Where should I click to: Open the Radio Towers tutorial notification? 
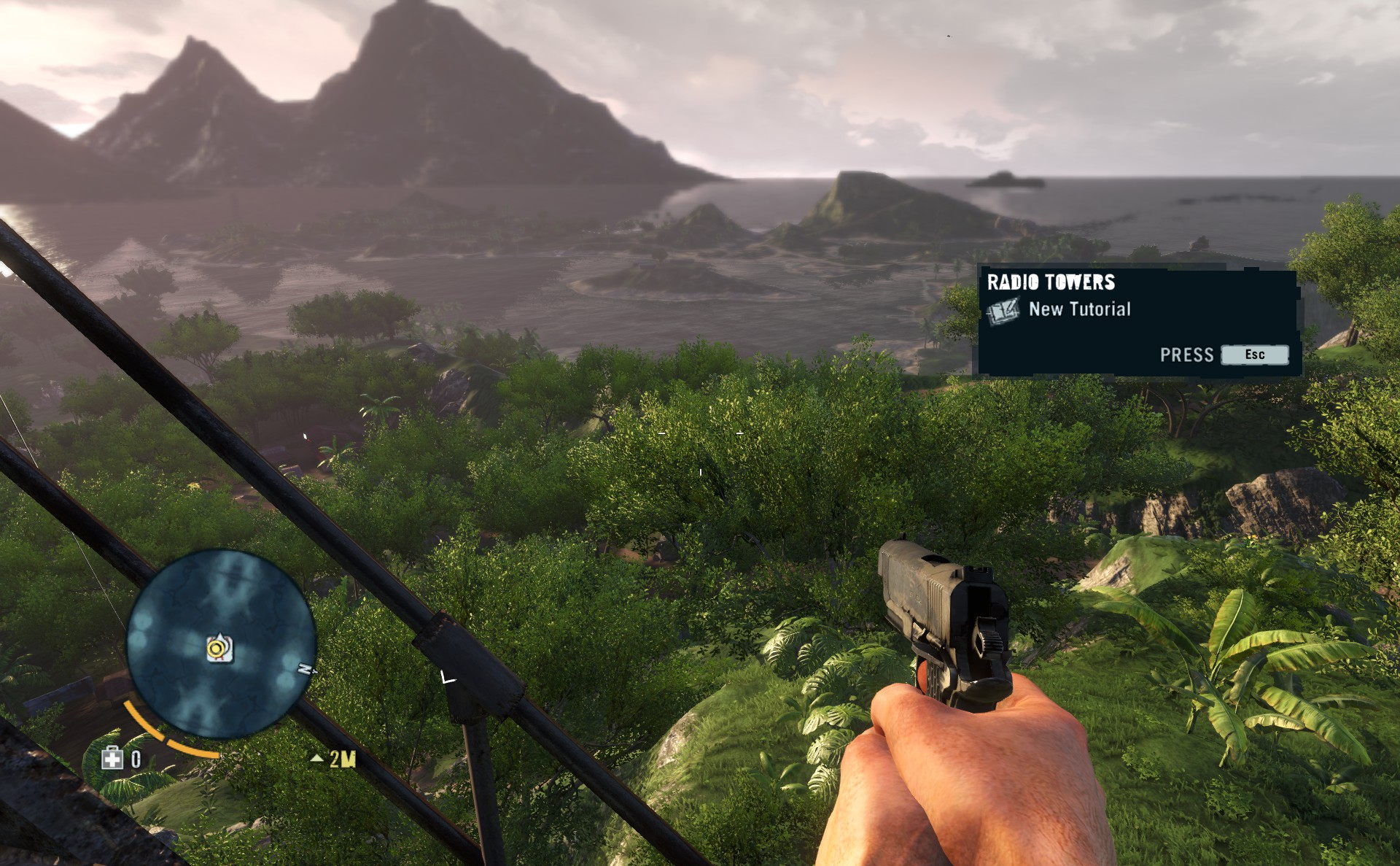(1137, 321)
